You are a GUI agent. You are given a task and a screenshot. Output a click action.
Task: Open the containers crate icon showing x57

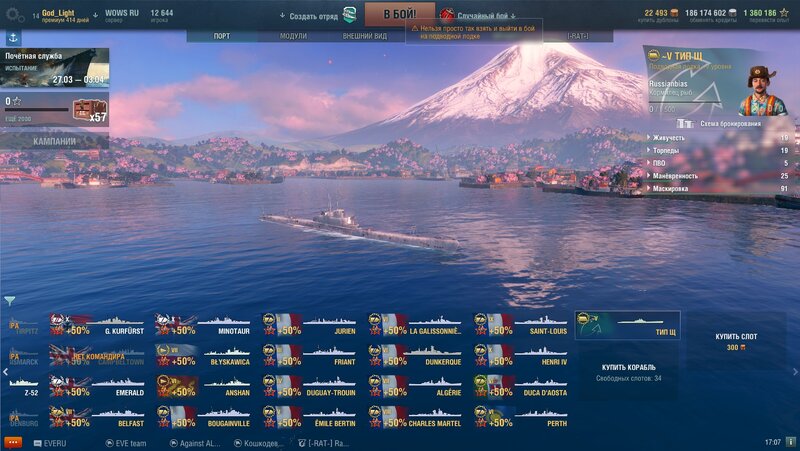89,111
